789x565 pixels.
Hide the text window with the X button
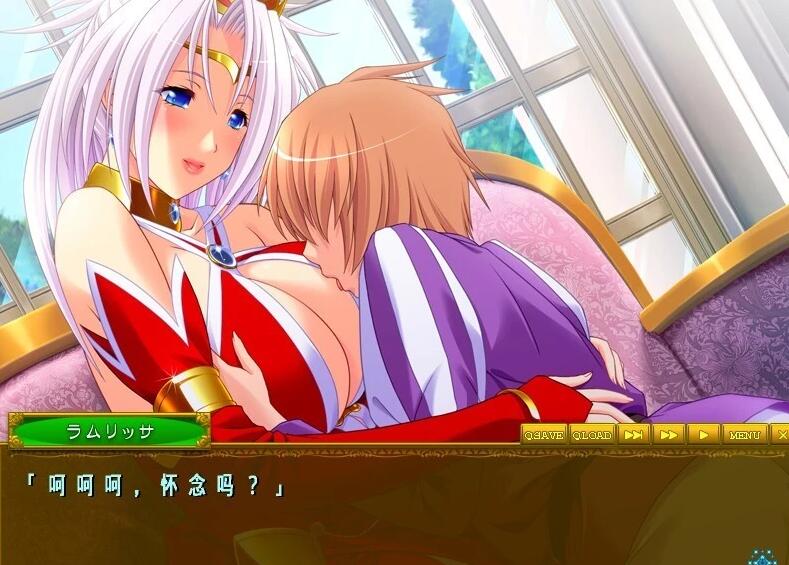point(781,434)
